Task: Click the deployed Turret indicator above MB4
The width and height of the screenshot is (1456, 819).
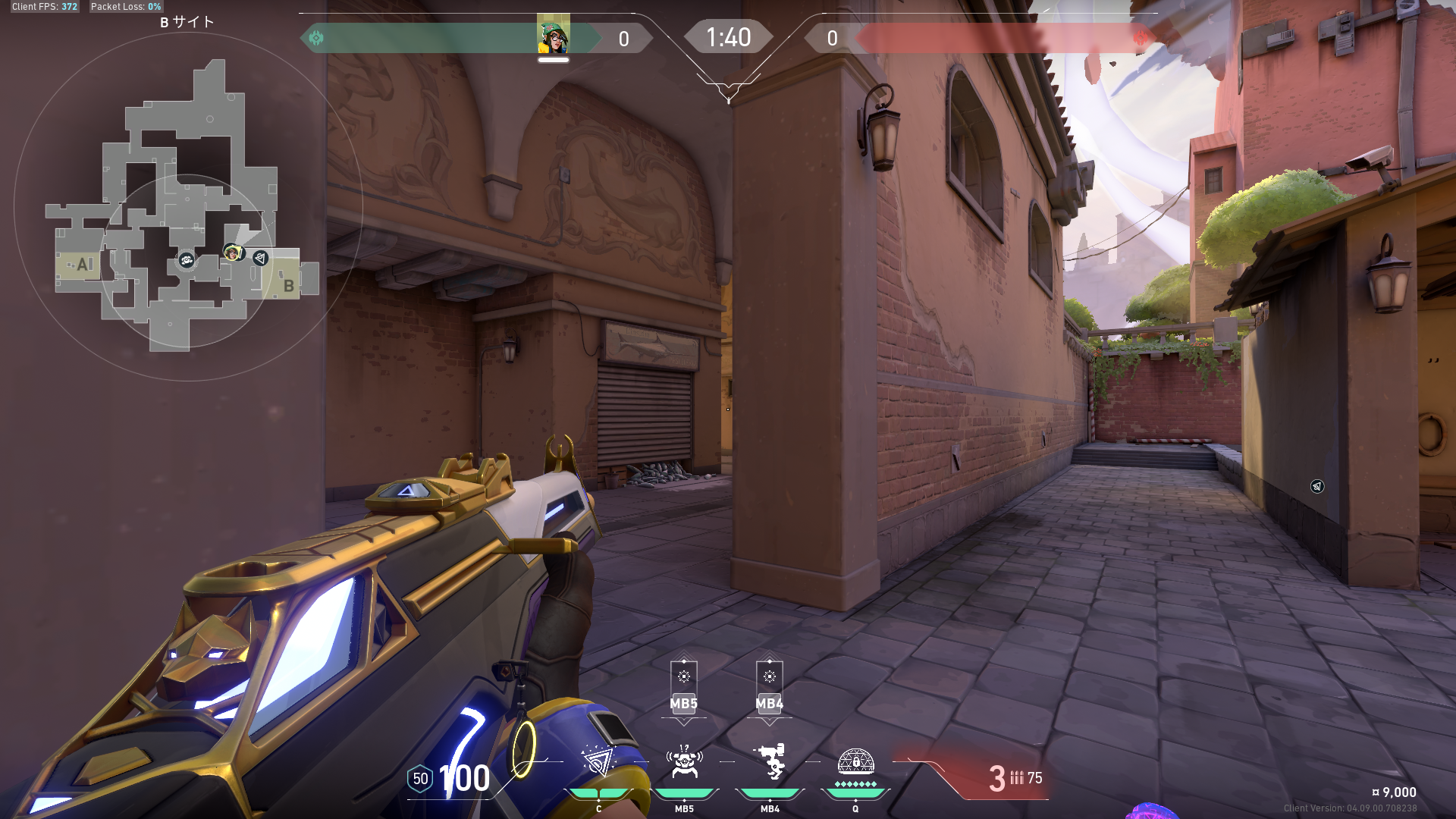Action: [x=770, y=676]
